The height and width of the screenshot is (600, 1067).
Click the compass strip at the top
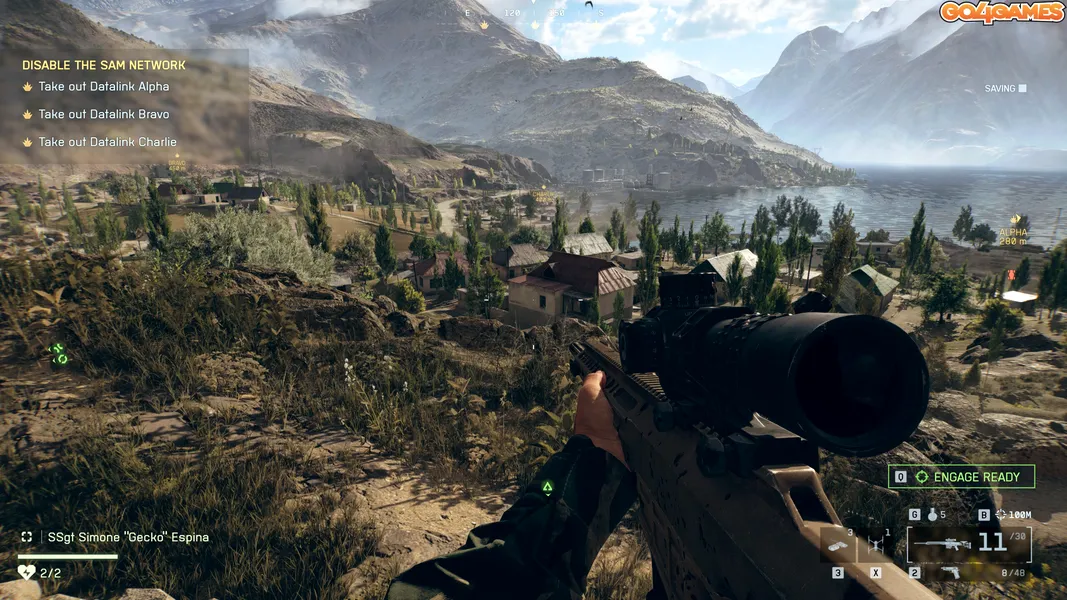[535, 14]
